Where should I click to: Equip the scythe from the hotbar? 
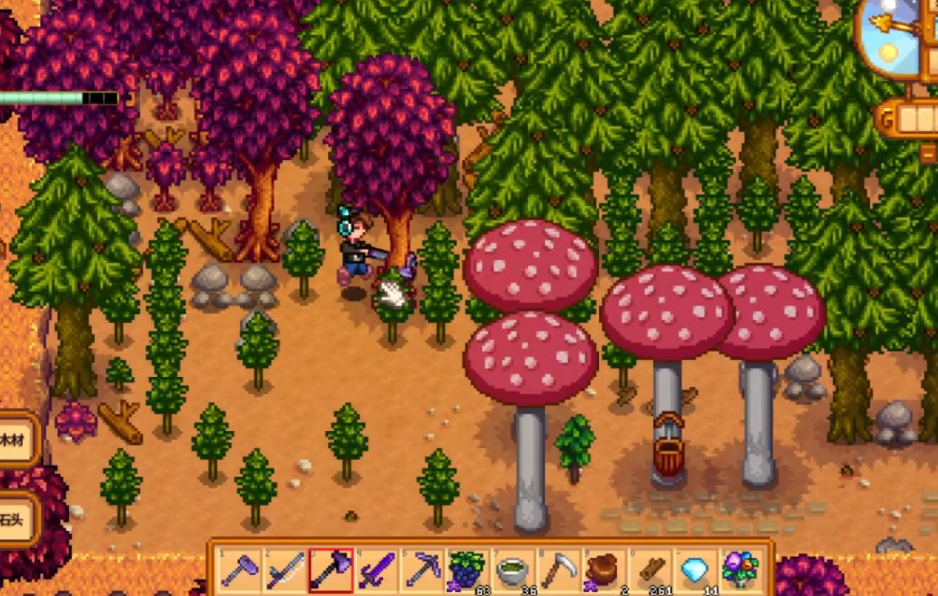pos(558,569)
